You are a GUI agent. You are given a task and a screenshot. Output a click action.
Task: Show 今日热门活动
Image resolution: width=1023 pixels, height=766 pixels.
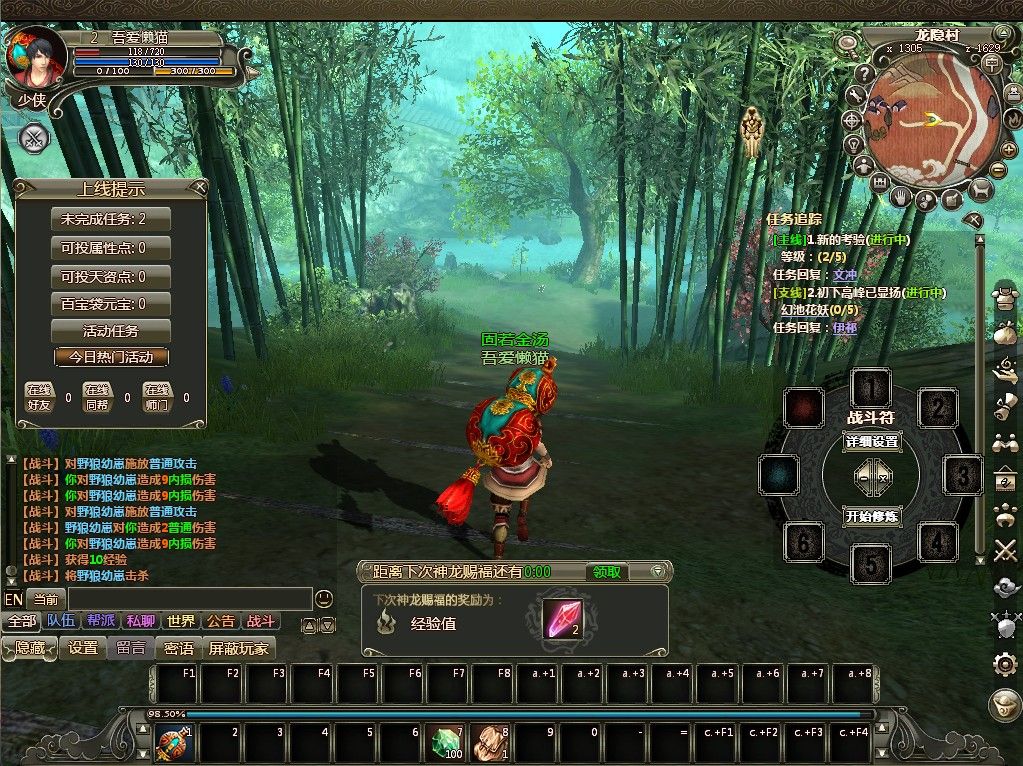[x=111, y=357]
